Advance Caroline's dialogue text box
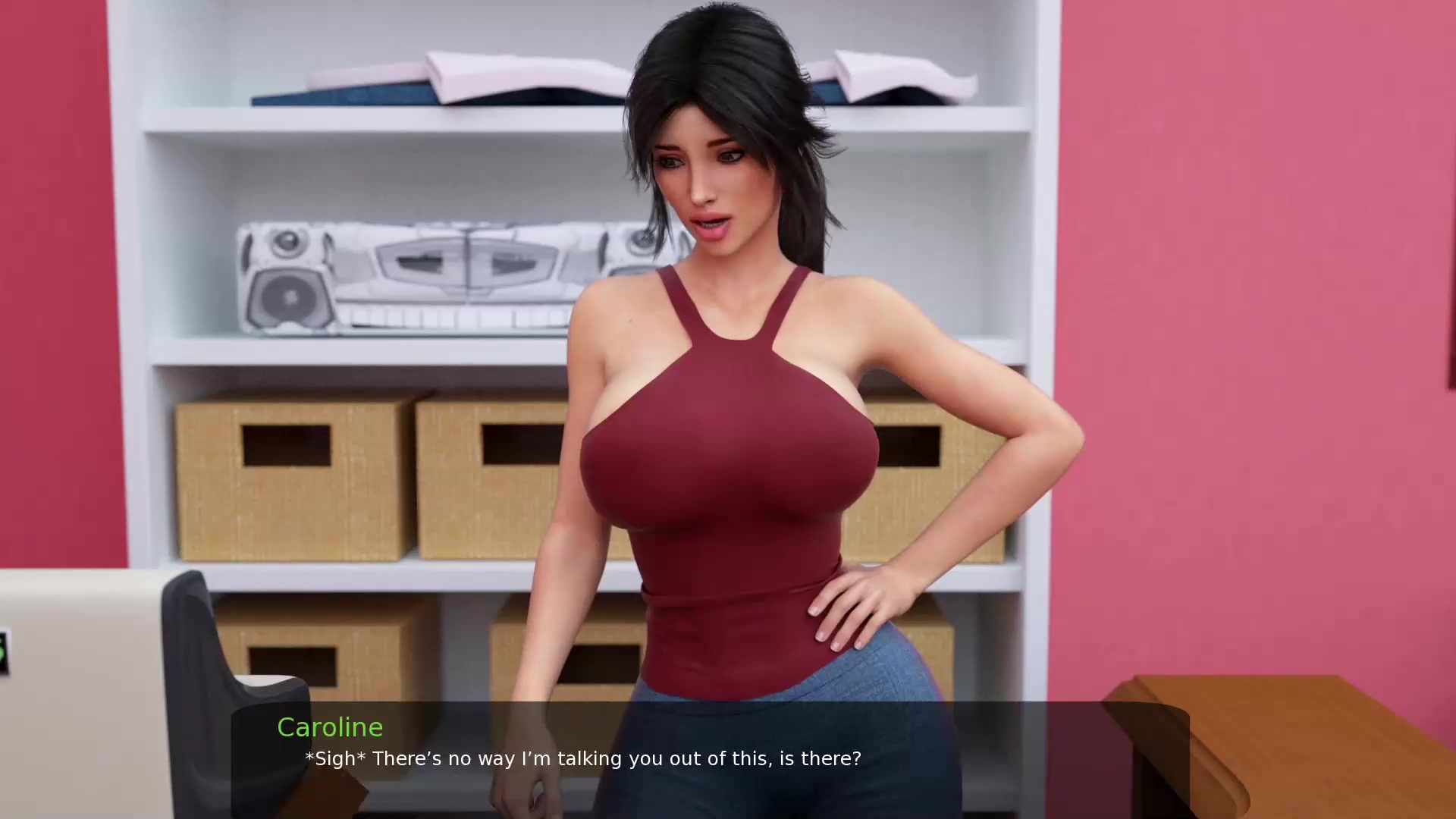The width and height of the screenshot is (1456, 819). point(710,758)
